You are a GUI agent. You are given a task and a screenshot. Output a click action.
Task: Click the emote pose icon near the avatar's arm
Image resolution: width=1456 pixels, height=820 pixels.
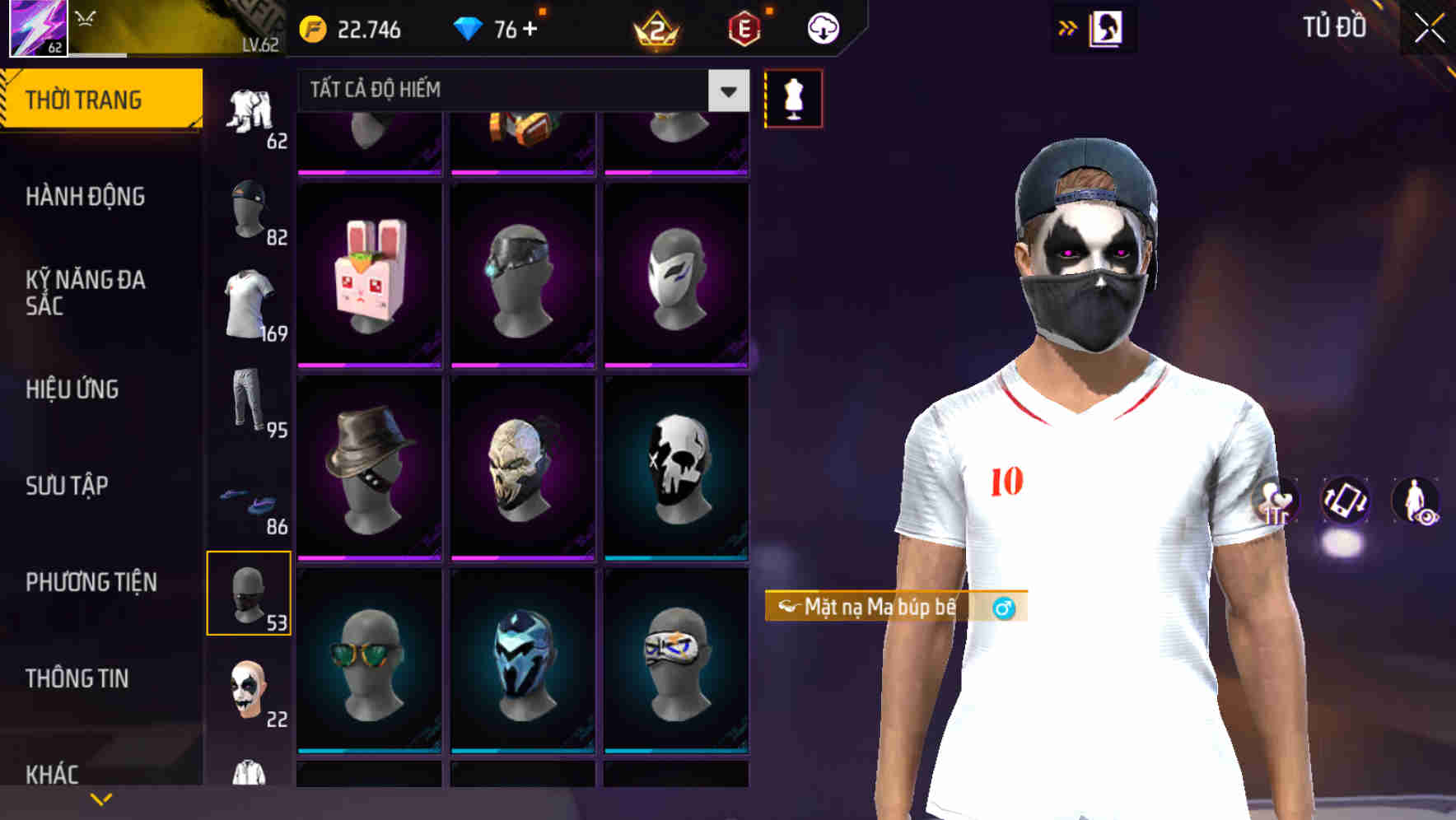(x=1276, y=502)
